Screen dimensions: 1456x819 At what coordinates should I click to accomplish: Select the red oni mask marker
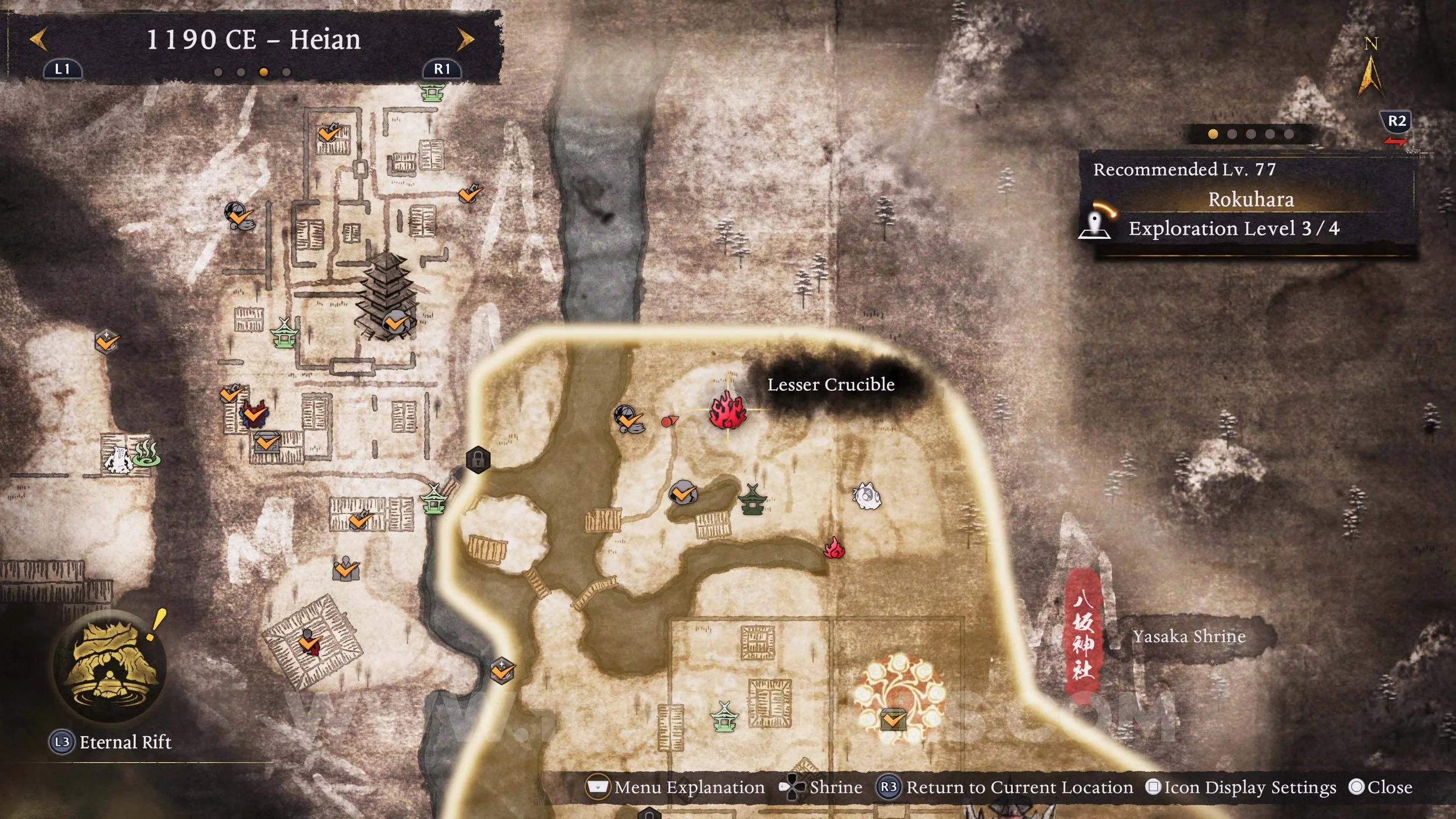pyautogui.click(x=254, y=414)
